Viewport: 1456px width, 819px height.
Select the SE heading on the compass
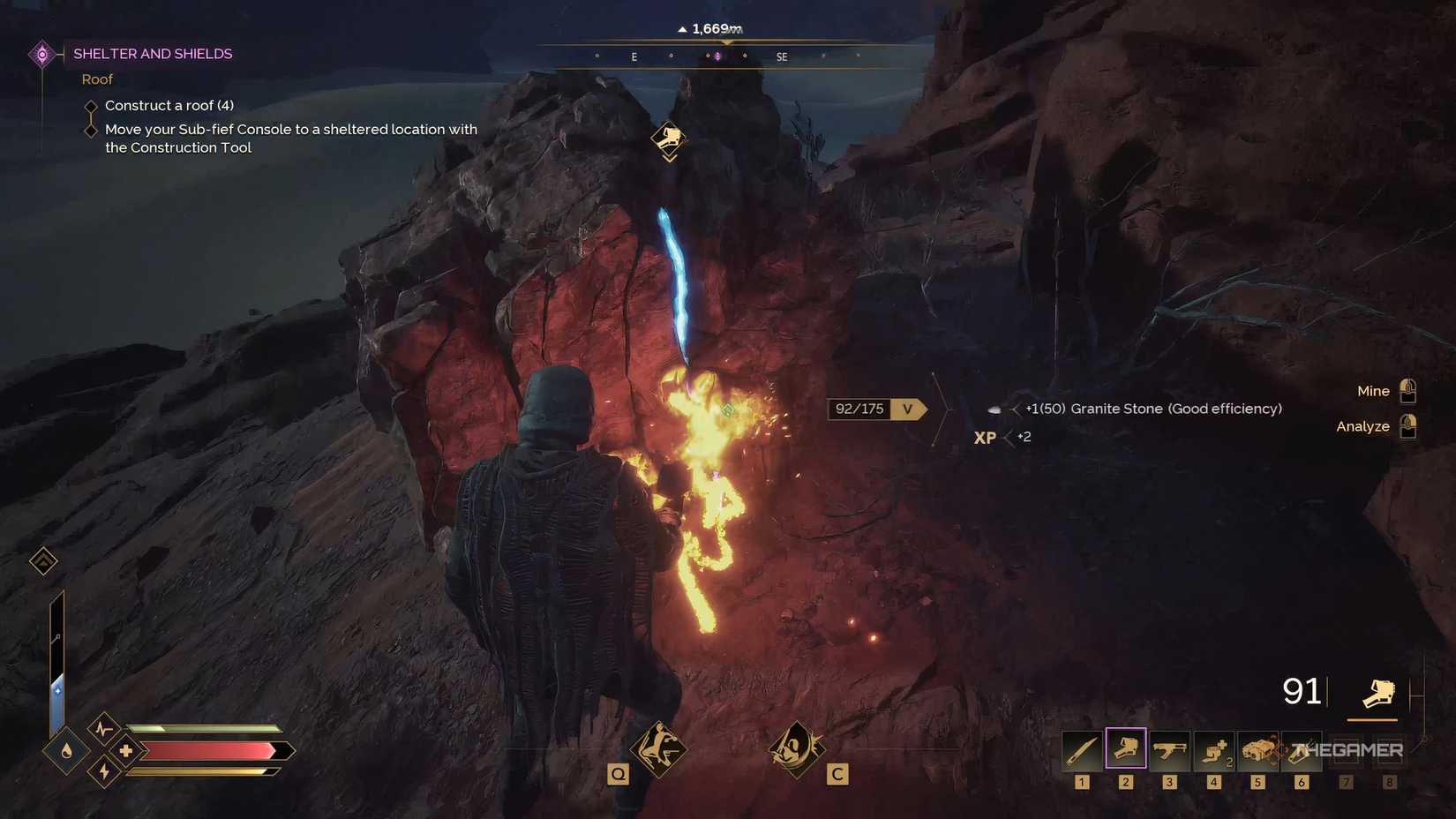(x=780, y=56)
